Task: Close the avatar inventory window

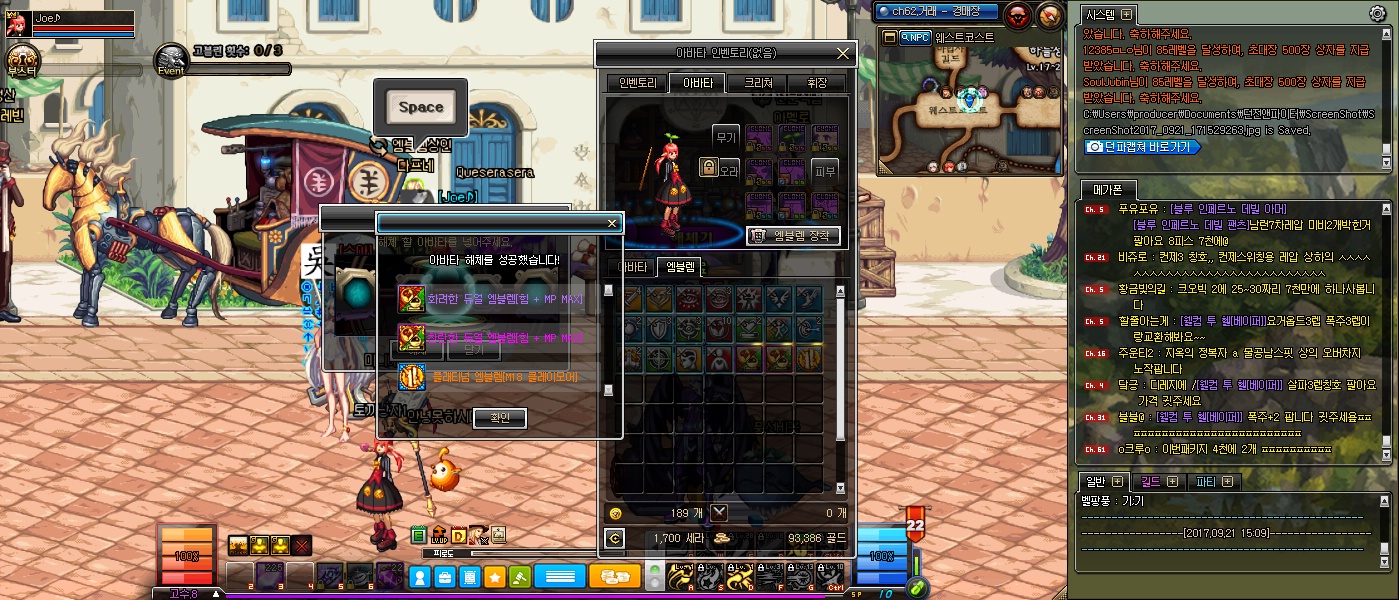Action: coord(843,53)
